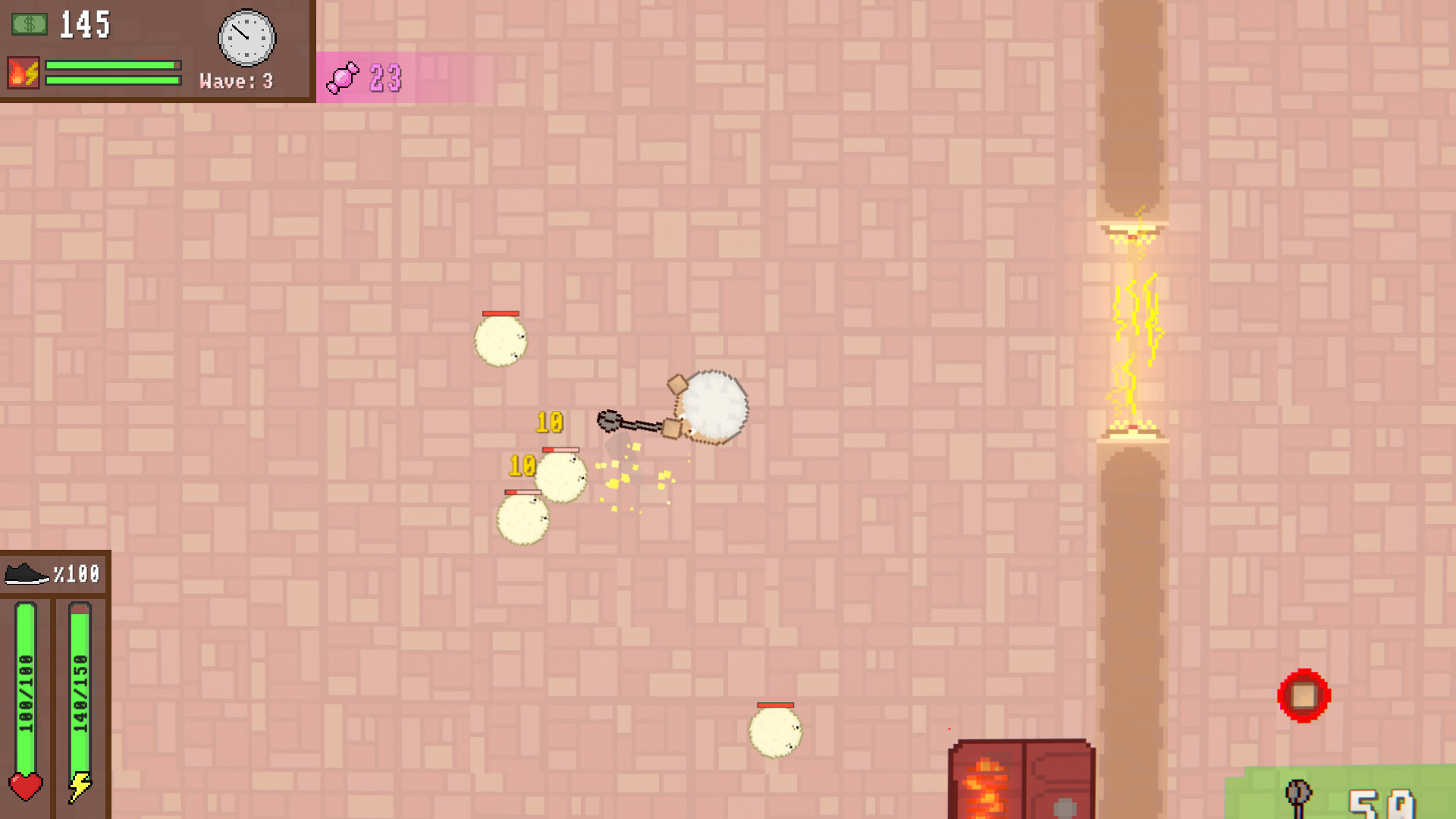Viewport: 1456px width, 819px height.
Task: Click the upper green buff duration bar
Action: (111, 66)
